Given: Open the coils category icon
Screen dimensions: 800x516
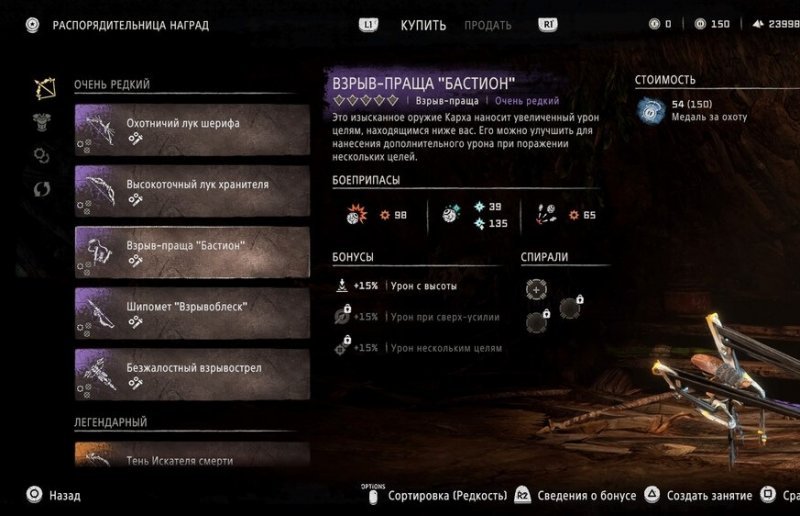Looking at the screenshot, I should click(x=42, y=155).
